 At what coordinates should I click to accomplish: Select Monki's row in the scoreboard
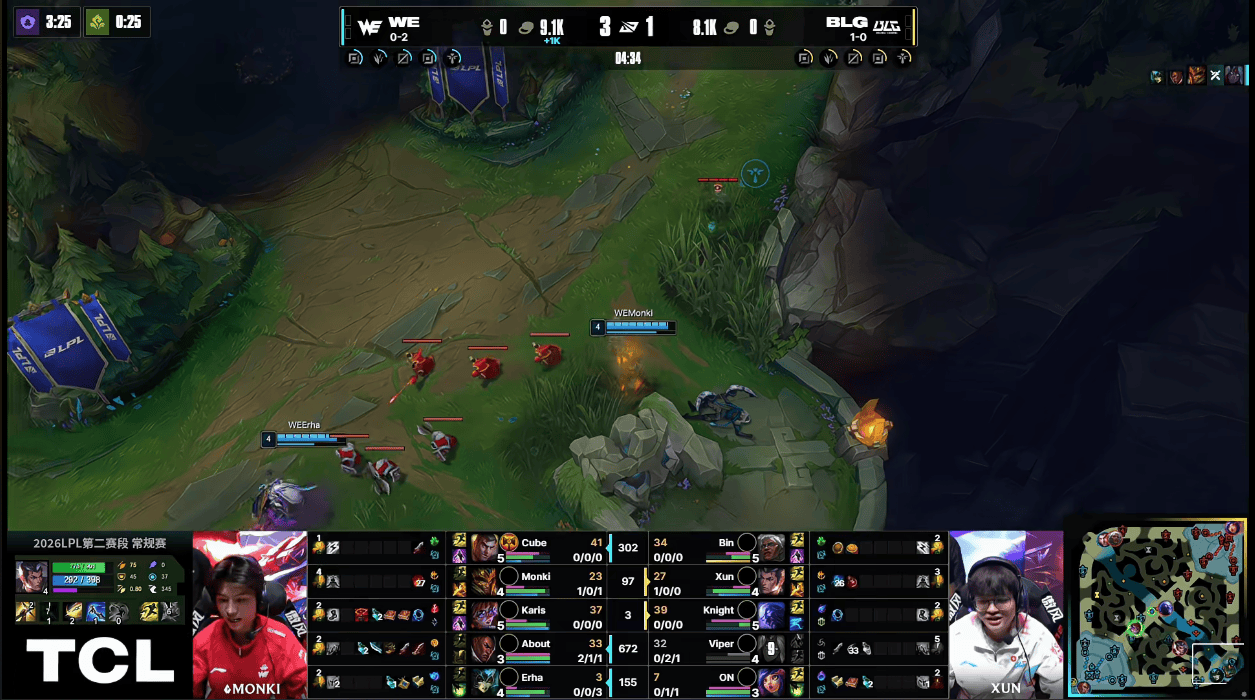534,581
